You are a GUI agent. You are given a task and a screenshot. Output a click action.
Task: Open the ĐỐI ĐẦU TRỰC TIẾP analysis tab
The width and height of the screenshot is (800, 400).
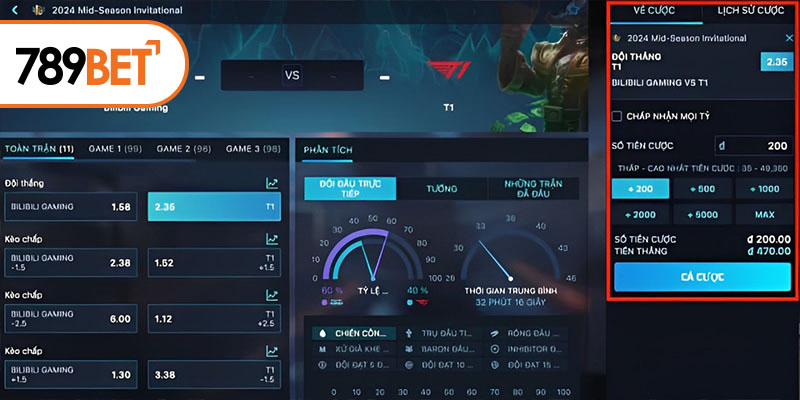pos(350,188)
